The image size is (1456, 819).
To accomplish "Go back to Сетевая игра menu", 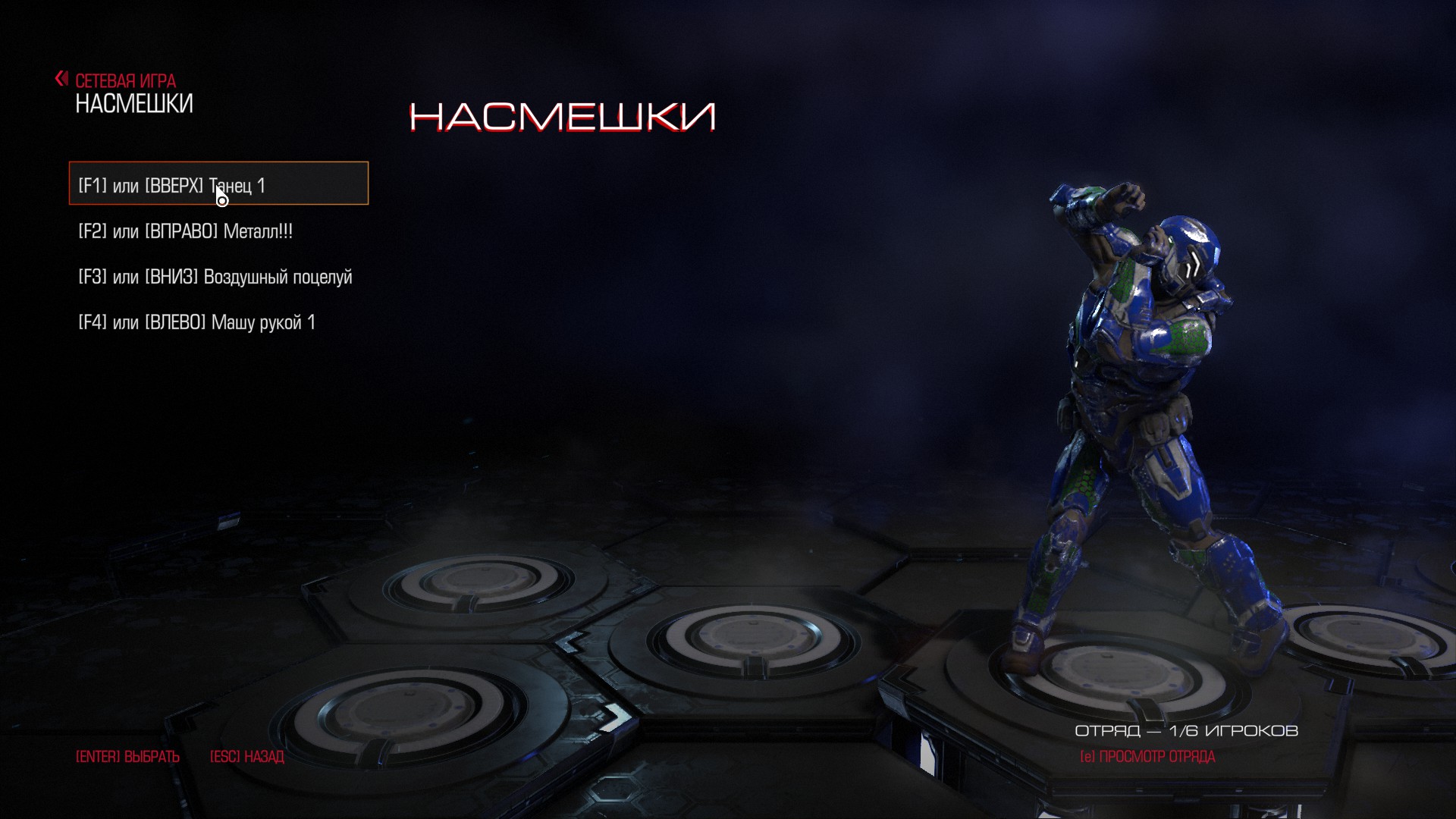I will [116, 80].
